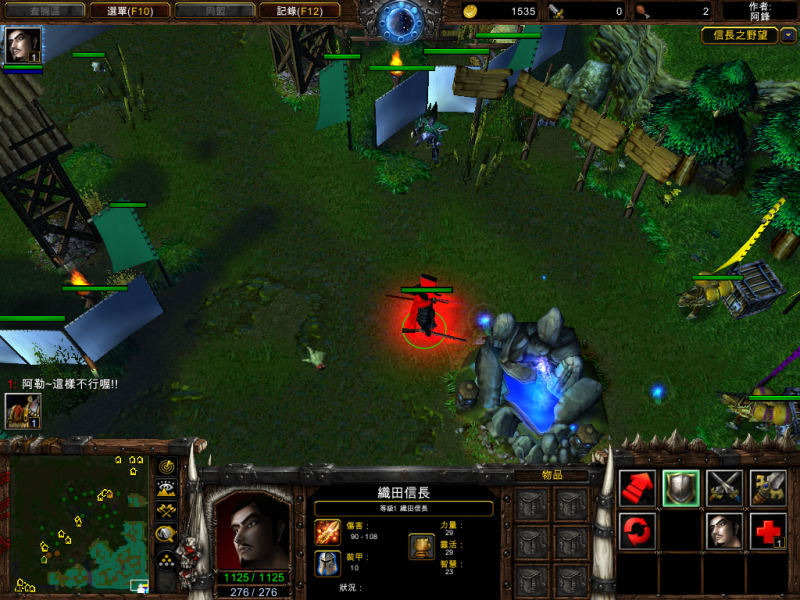800x600 pixels.
Task: Select the hero icon at top left
Action: pos(23,45)
